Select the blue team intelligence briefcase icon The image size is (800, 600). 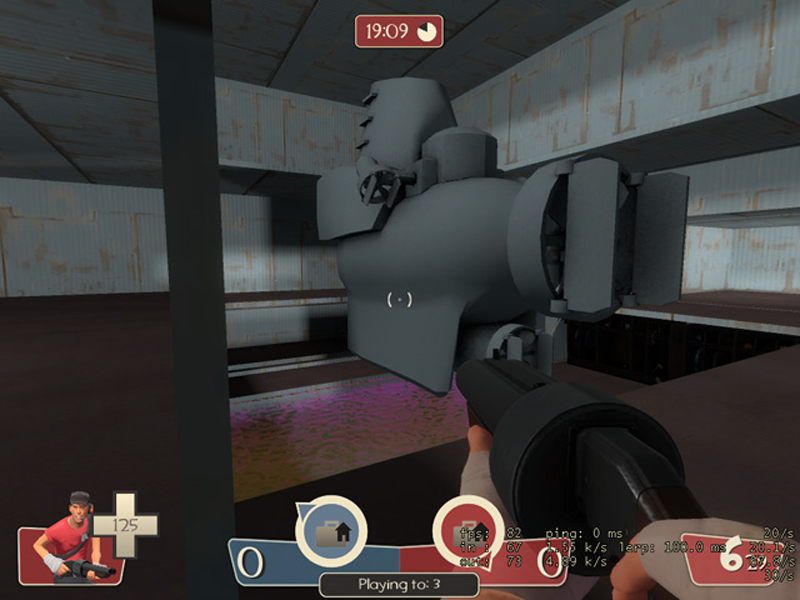point(330,529)
